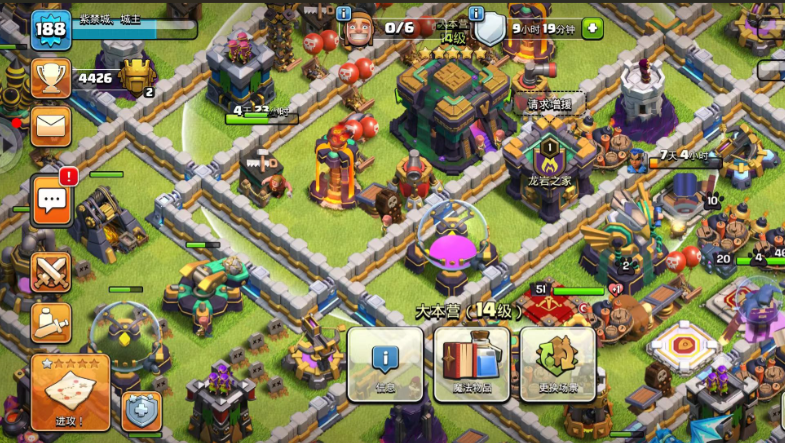Viewport: 785px width, 443px height.
Task: Click the level 188 experience badge
Action: click(50, 30)
